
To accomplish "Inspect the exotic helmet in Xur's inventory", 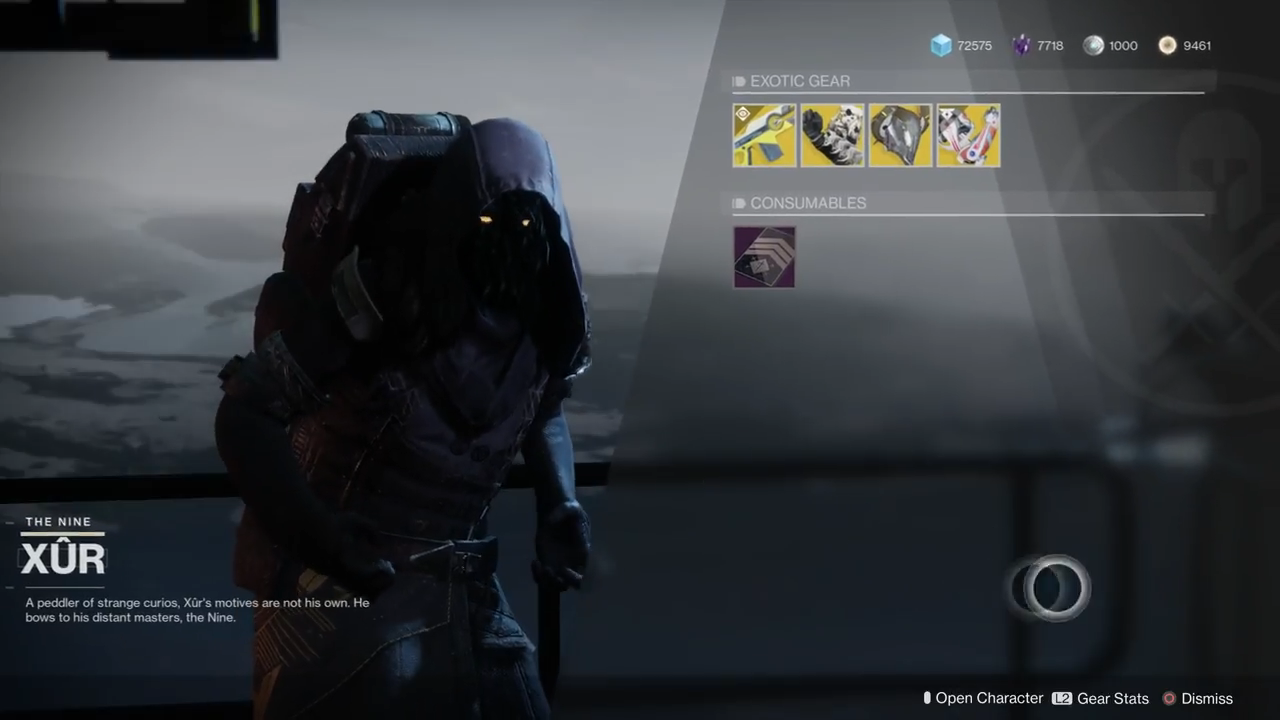I will click(900, 135).
